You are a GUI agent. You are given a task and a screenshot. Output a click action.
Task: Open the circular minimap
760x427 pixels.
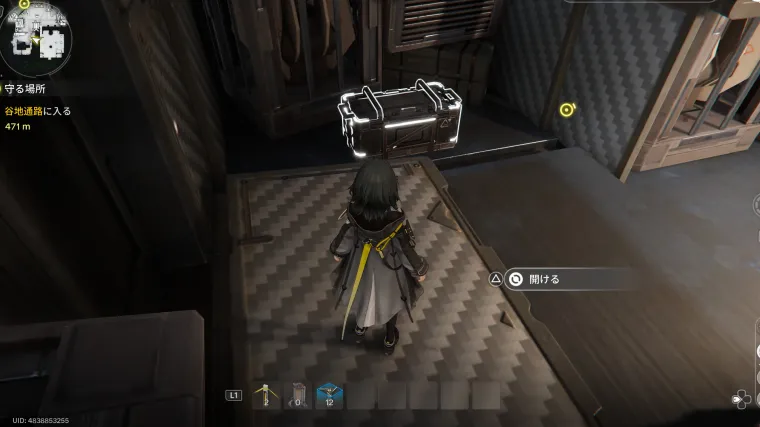coord(35,37)
